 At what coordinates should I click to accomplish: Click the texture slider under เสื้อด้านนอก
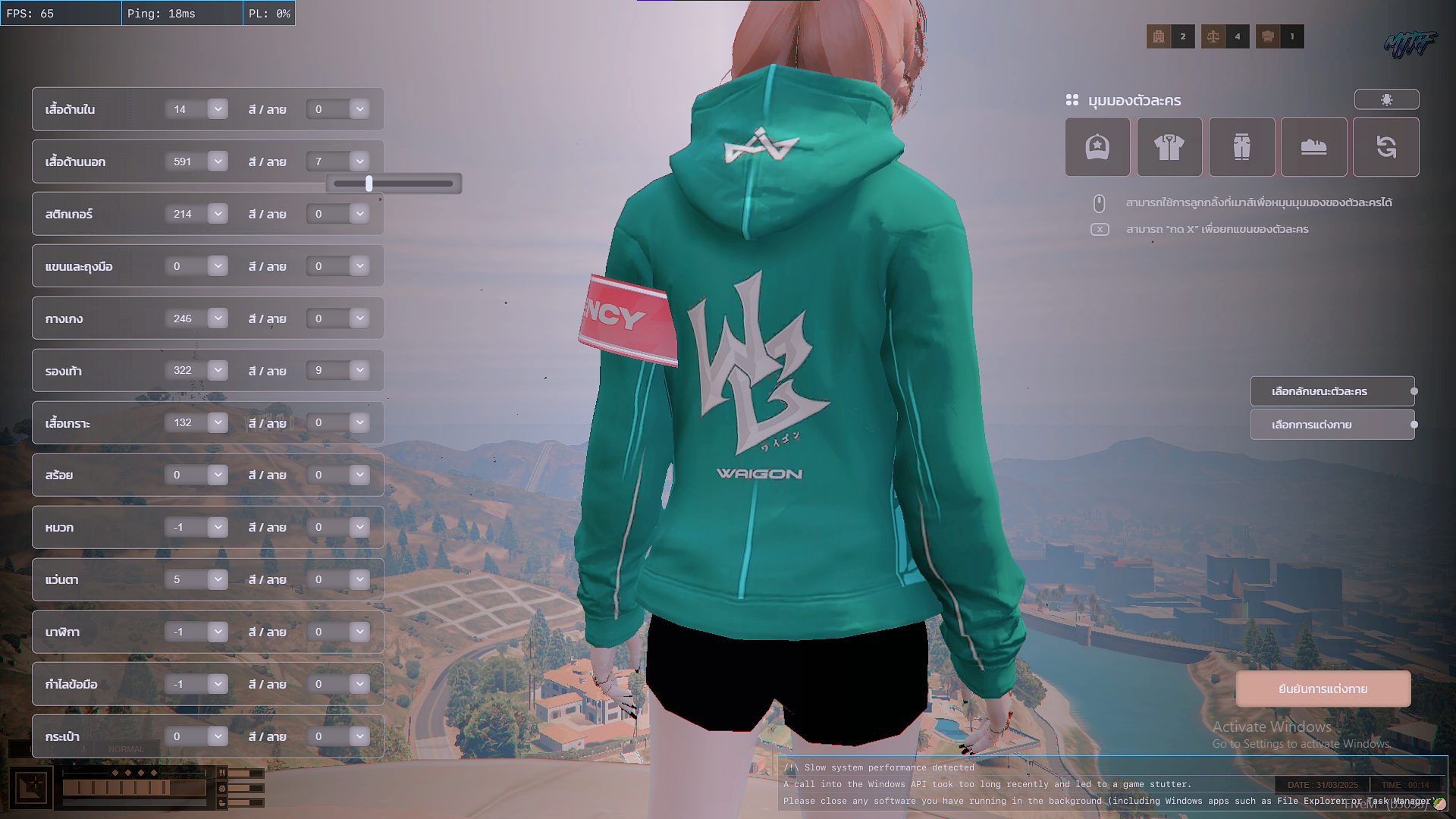(393, 184)
